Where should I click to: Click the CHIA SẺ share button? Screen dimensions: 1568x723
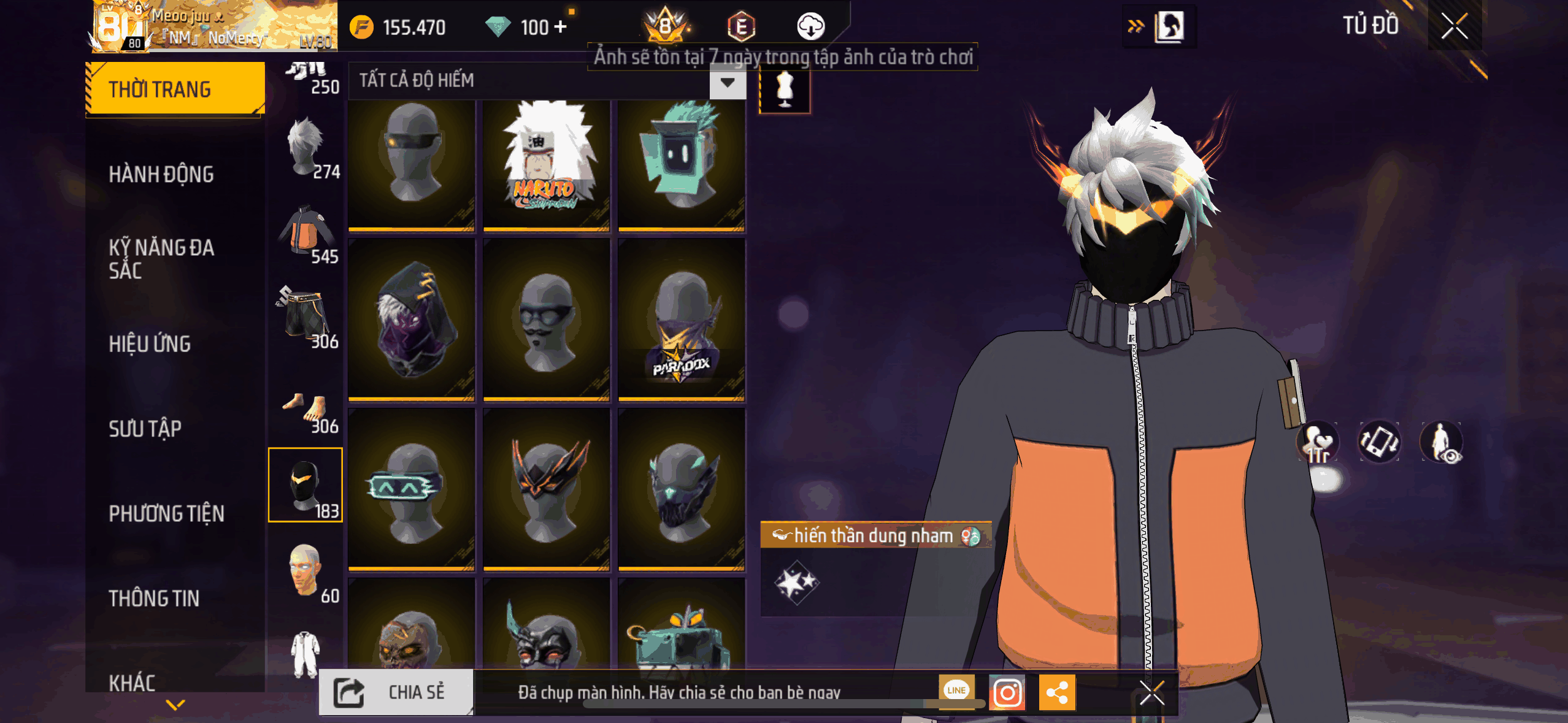click(396, 692)
